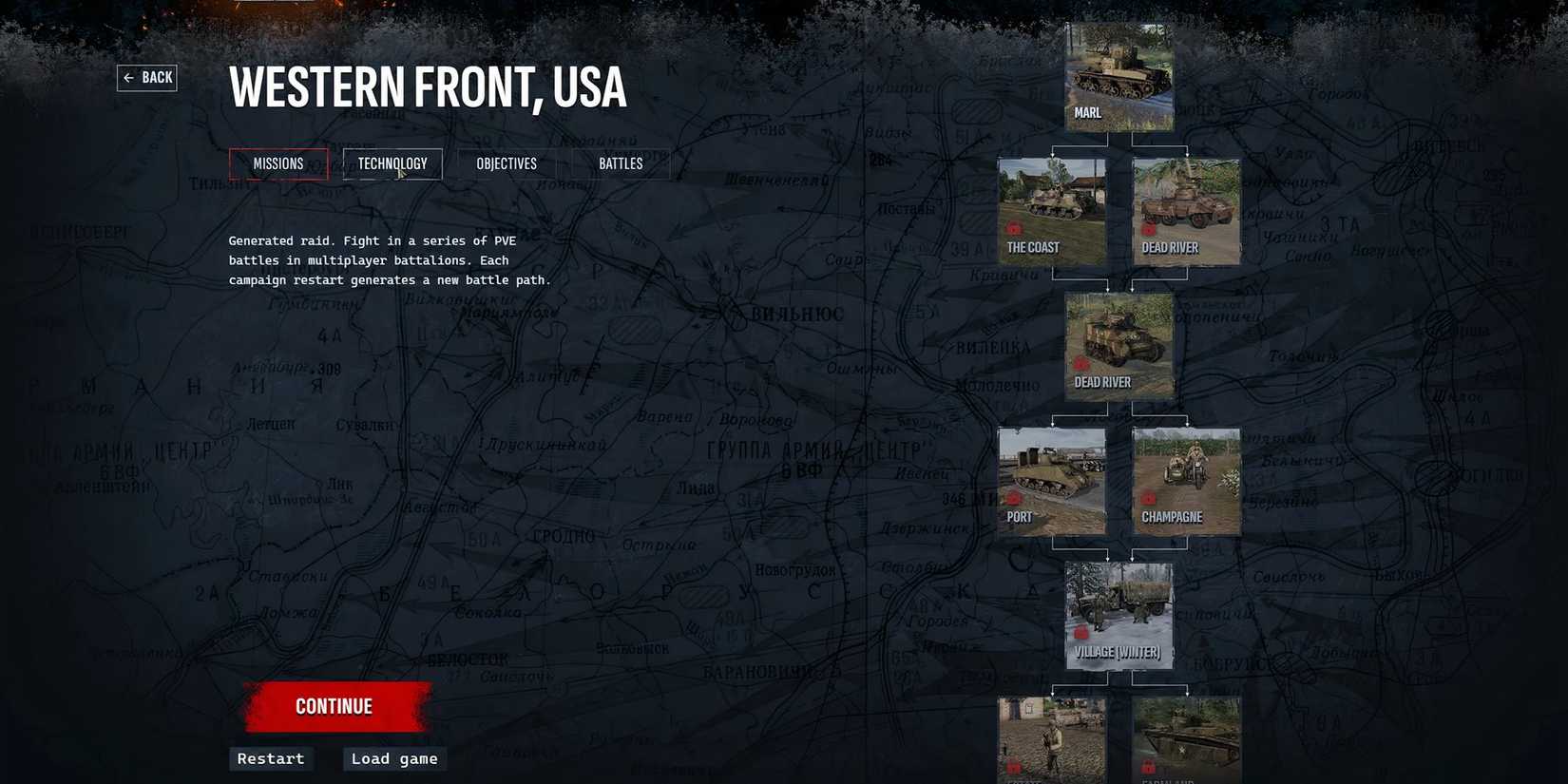Select the MISSIONS tab
Image resolution: width=1568 pixels, height=784 pixels.
tap(277, 163)
